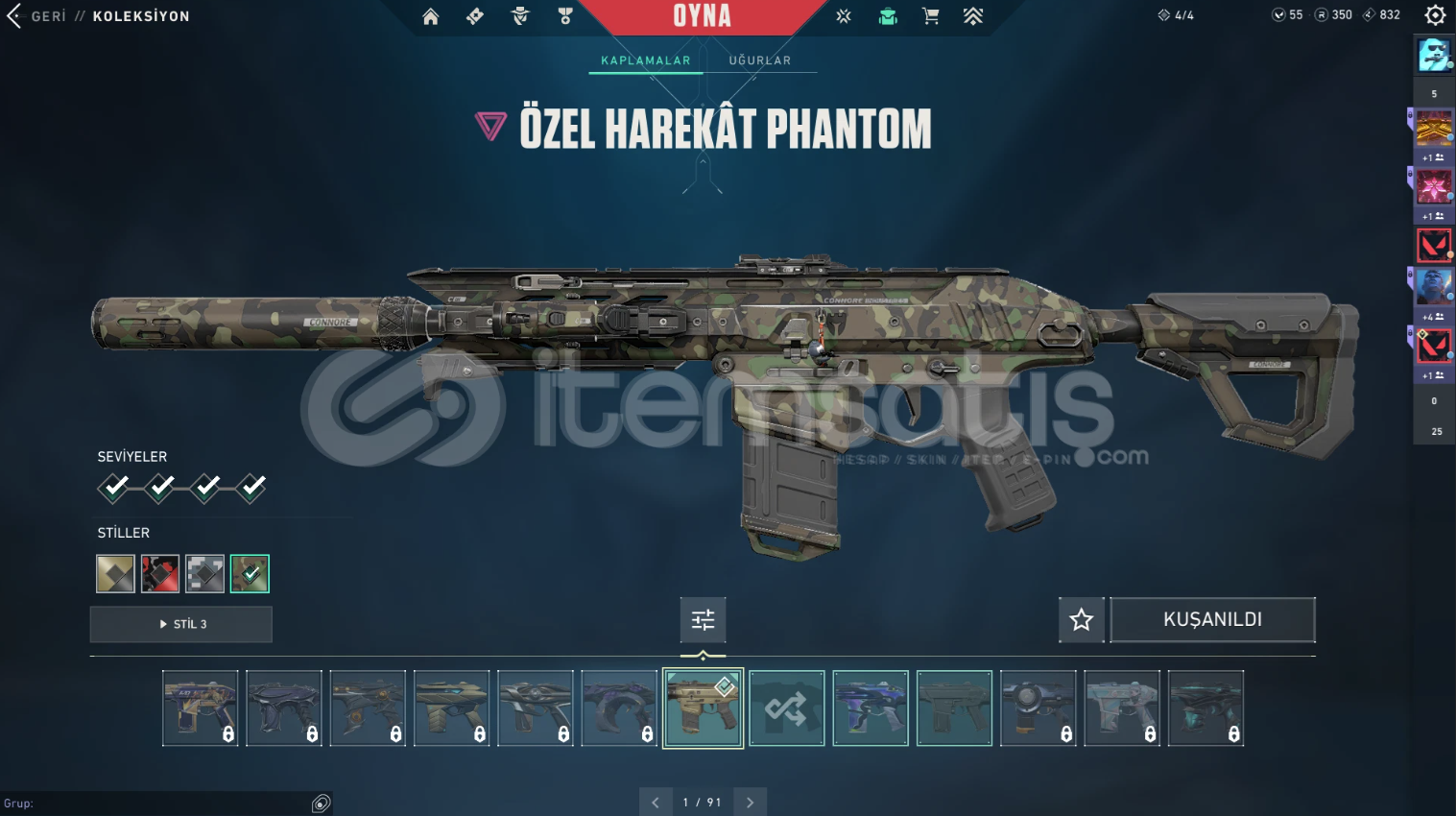1456x816 pixels.
Task: Select the KAPLAMALAR tab
Action: click(644, 60)
